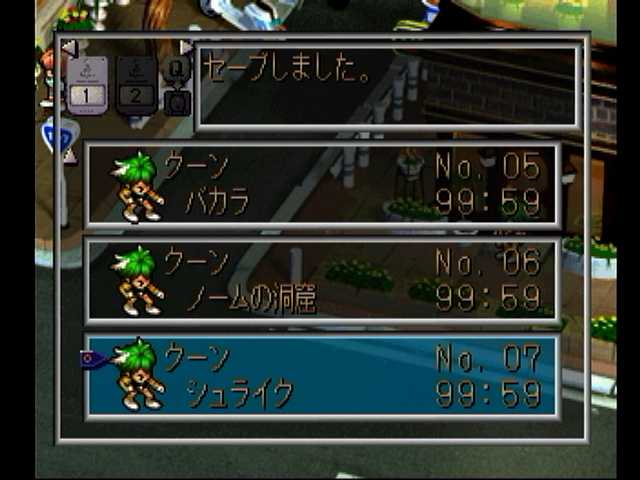Pick save file No. 07 シュライク
Screen dimensions: 640x480
(322, 377)
